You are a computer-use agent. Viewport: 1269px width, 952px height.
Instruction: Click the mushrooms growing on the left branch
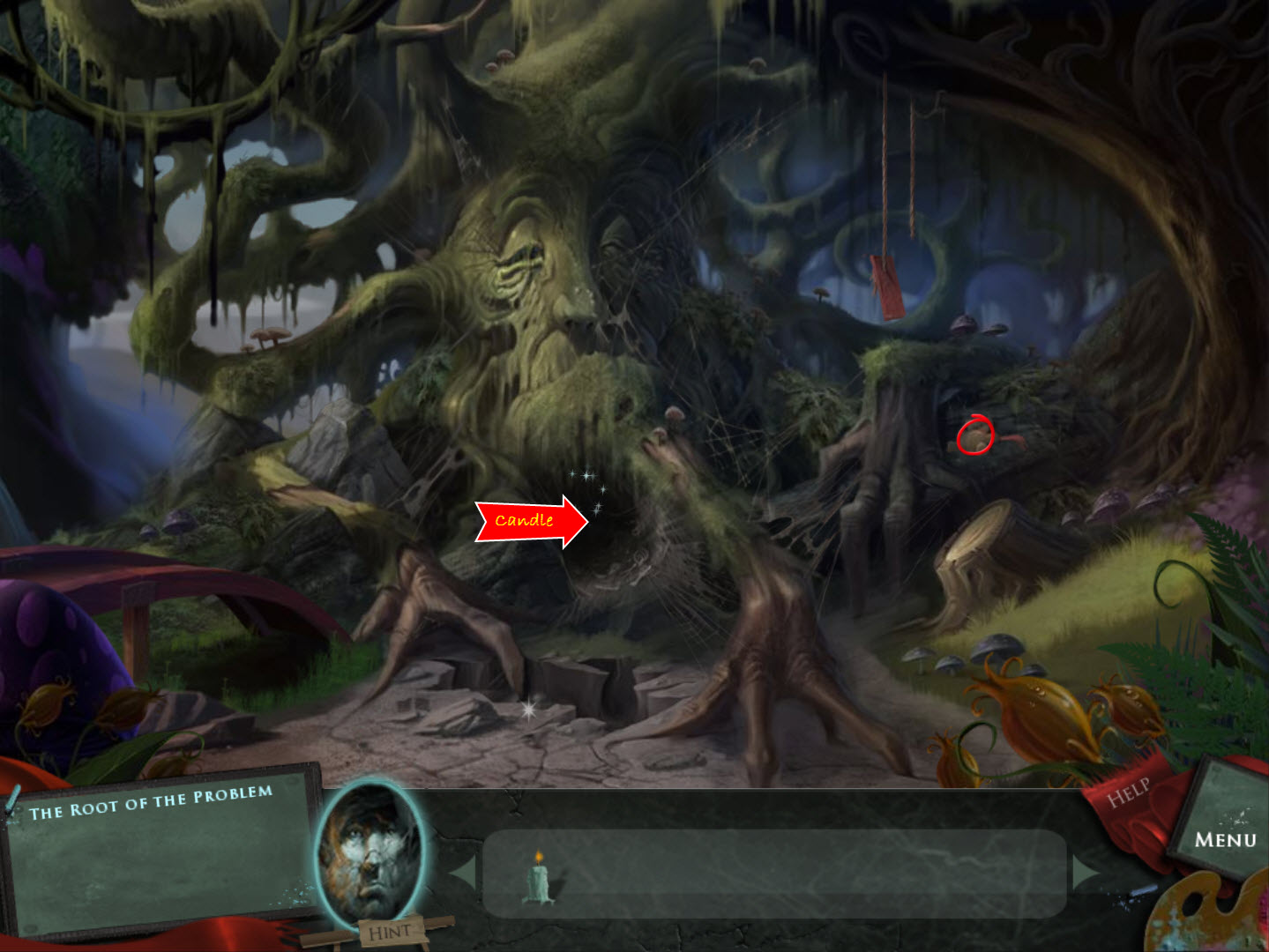267,335
